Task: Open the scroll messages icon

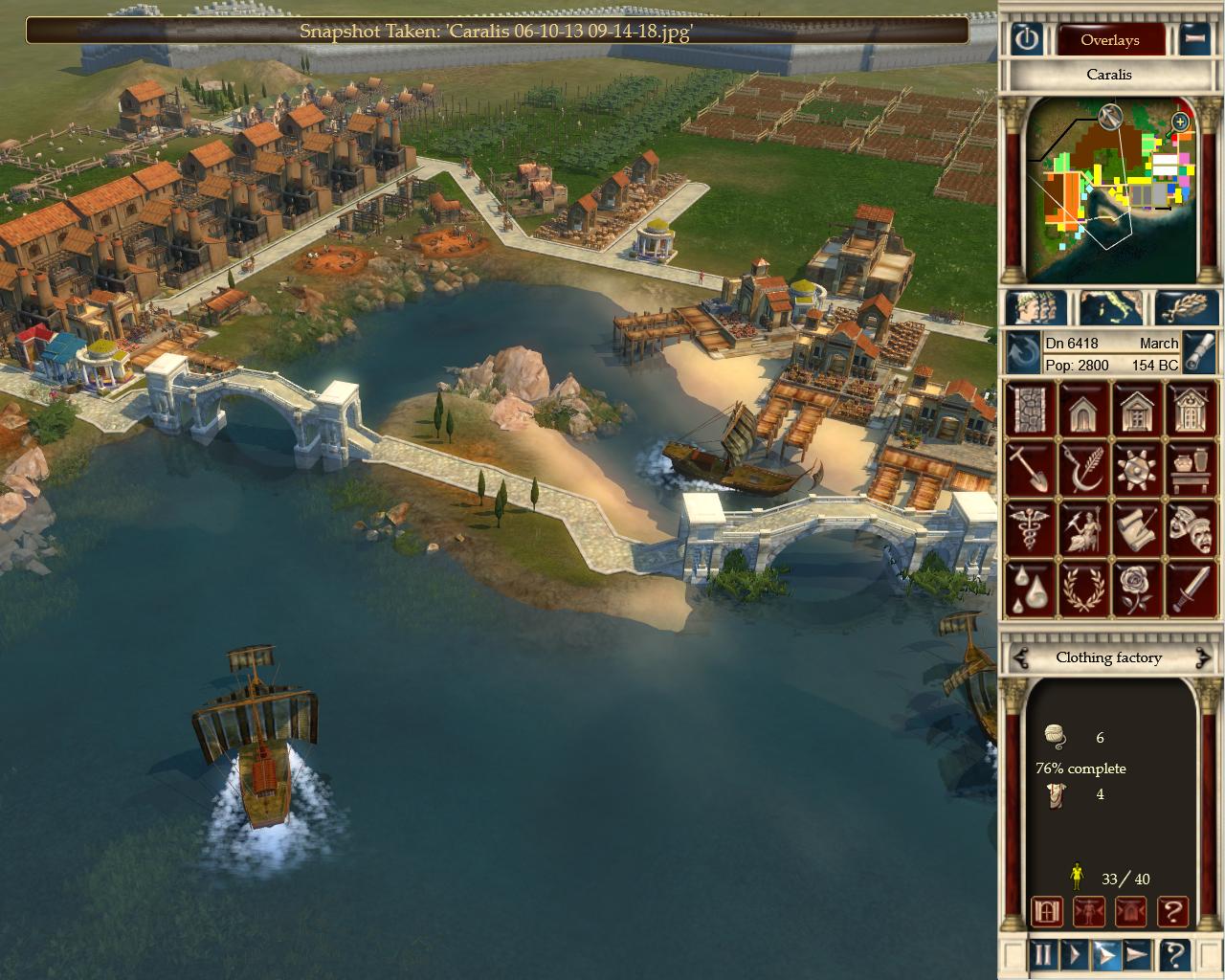Action: [1137, 527]
